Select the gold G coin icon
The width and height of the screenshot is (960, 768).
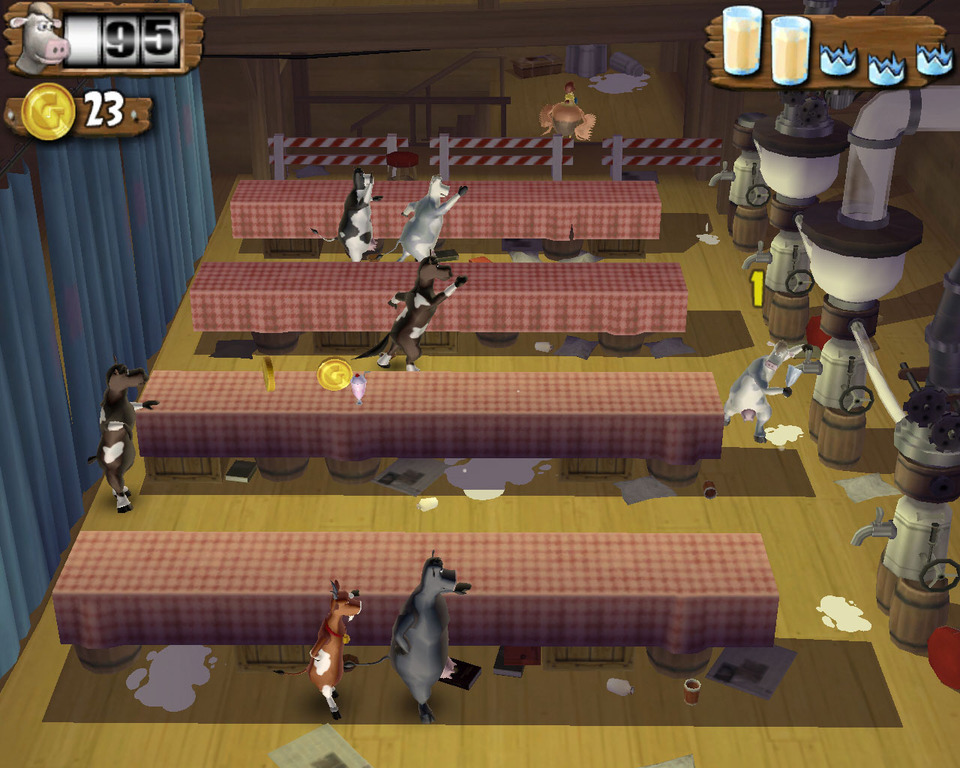point(47,112)
